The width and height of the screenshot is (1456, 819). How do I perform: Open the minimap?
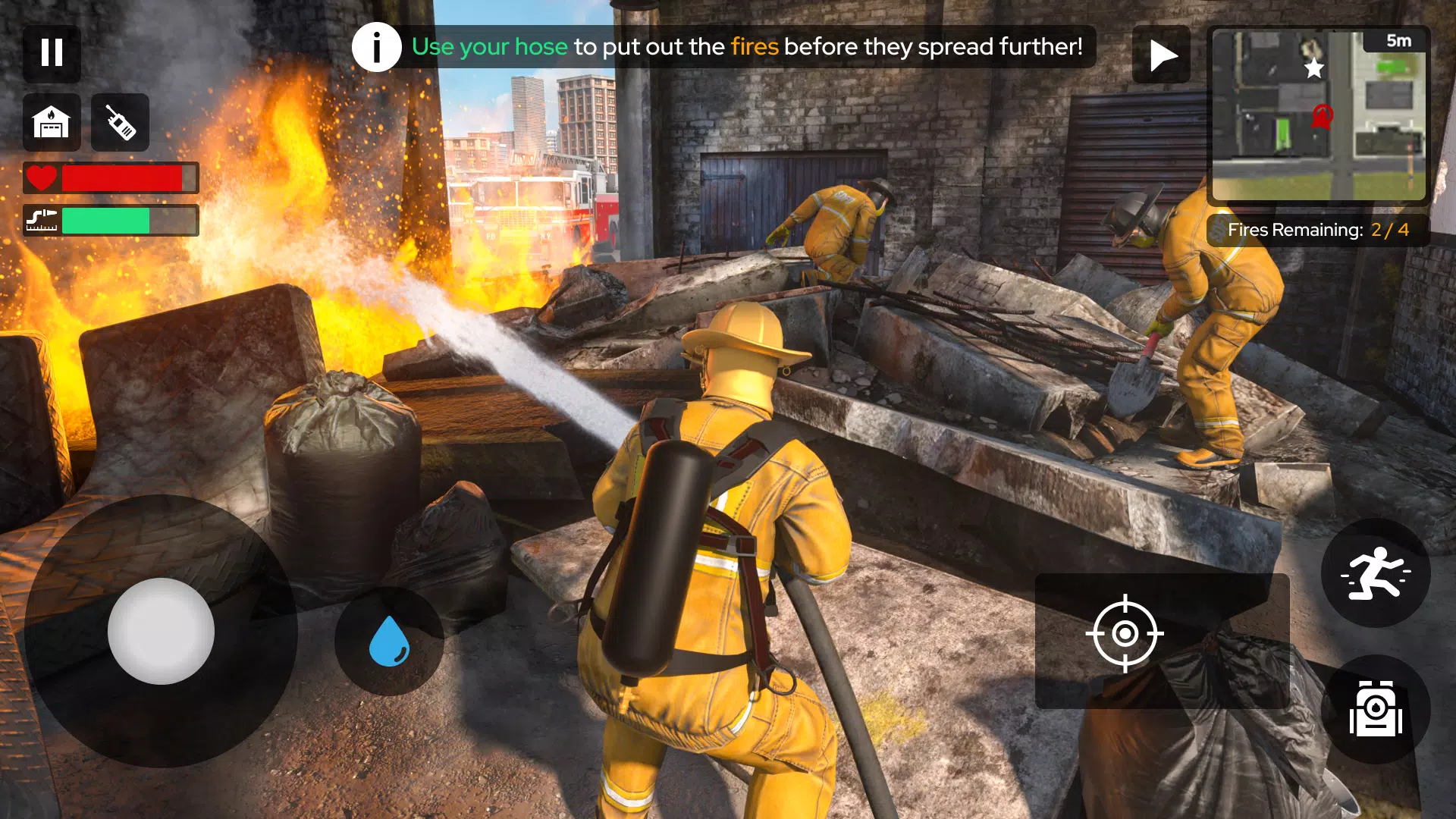tap(1318, 115)
